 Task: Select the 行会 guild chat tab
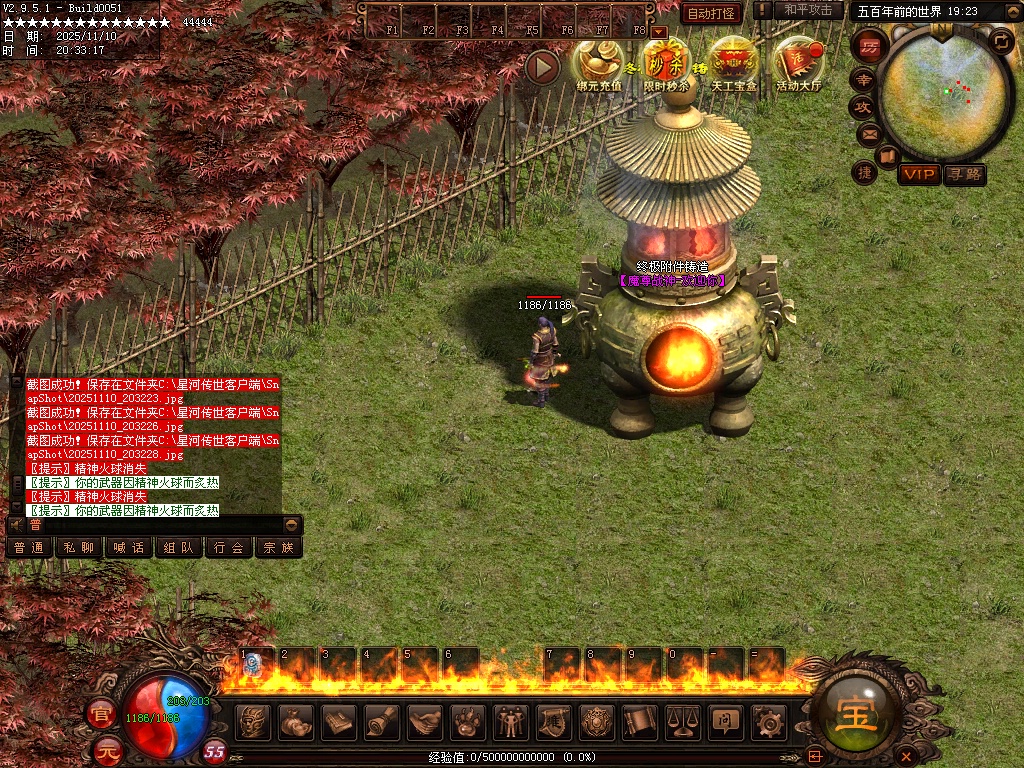229,547
